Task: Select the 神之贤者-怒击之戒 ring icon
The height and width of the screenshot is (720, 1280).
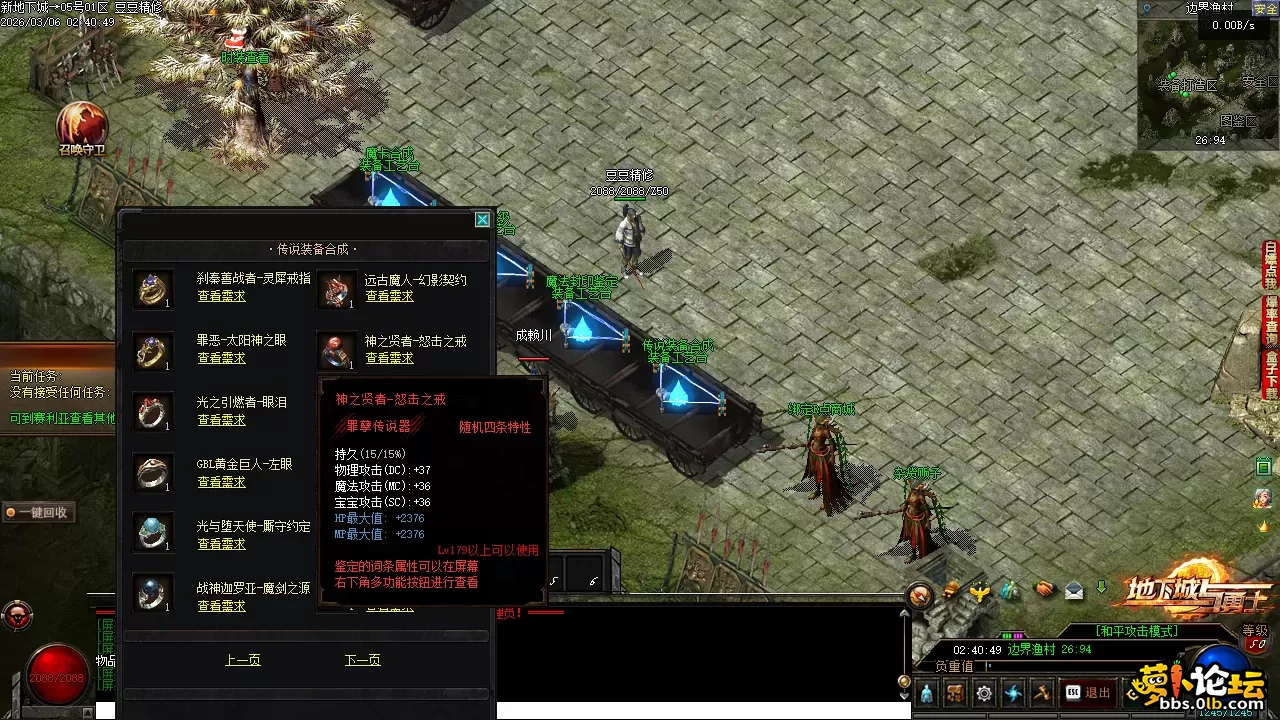Action: 337,351
